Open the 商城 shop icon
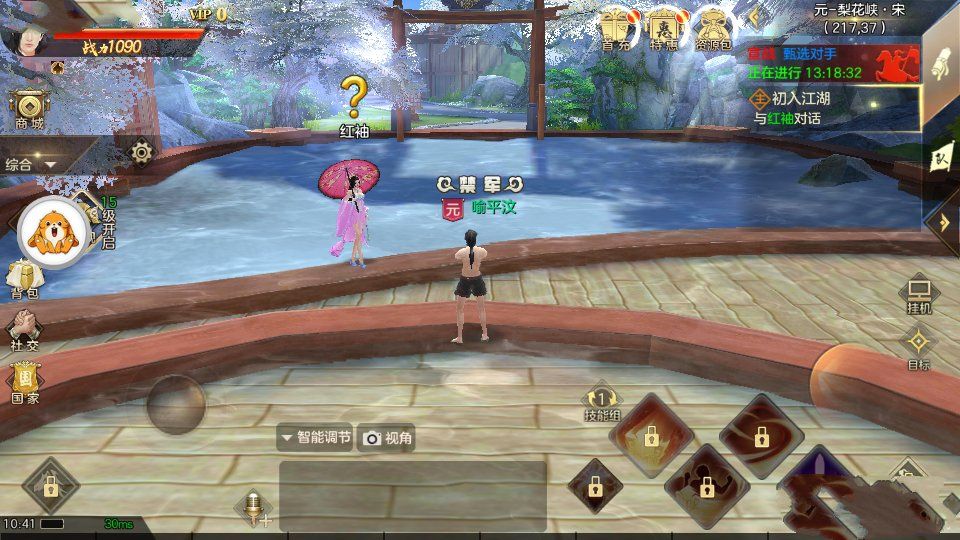The height and width of the screenshot is (540, 960). (28, 108)
